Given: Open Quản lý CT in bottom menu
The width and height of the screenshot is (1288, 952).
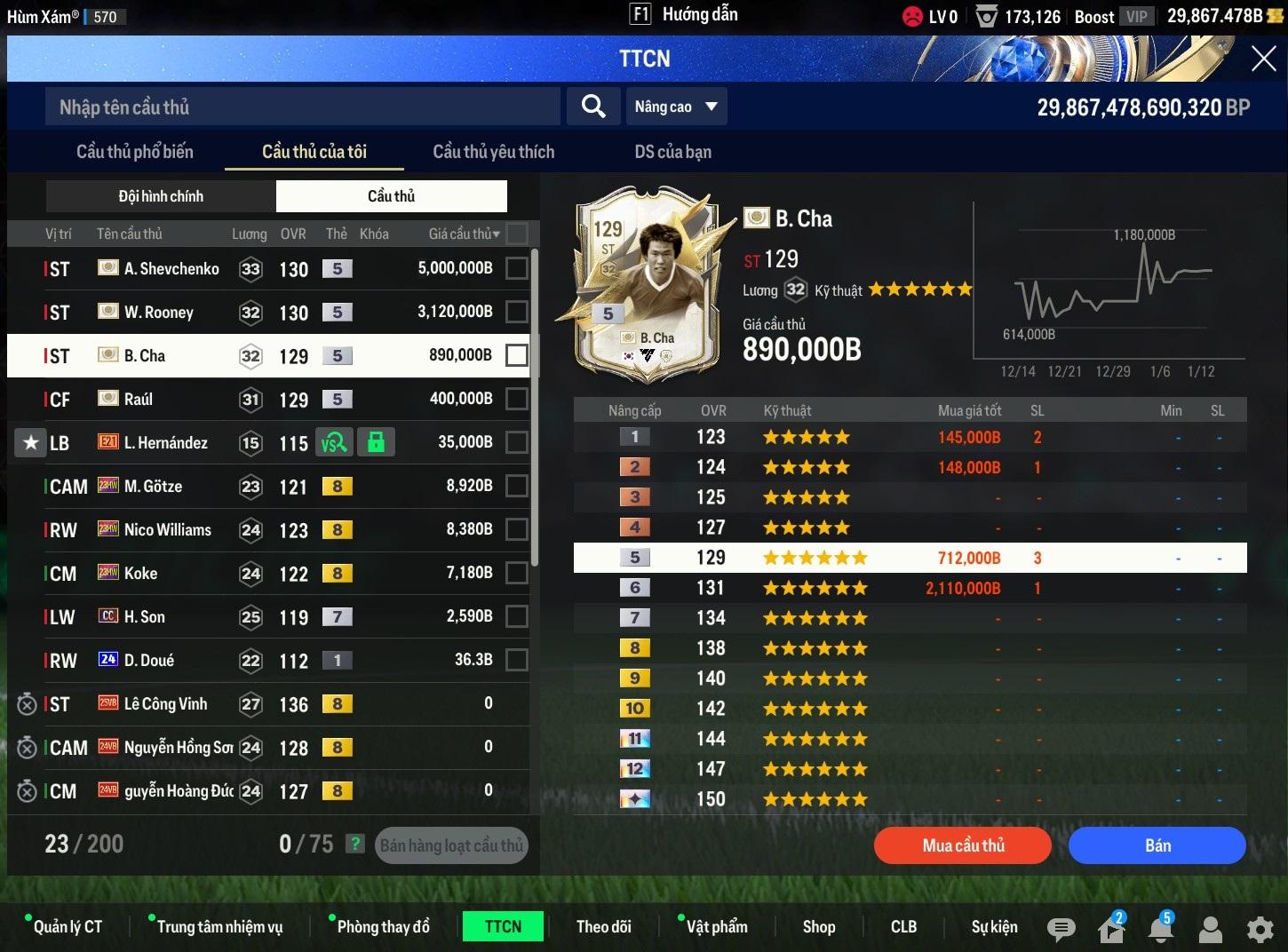Looking at the screenshot, I should [x=68, y=927].
